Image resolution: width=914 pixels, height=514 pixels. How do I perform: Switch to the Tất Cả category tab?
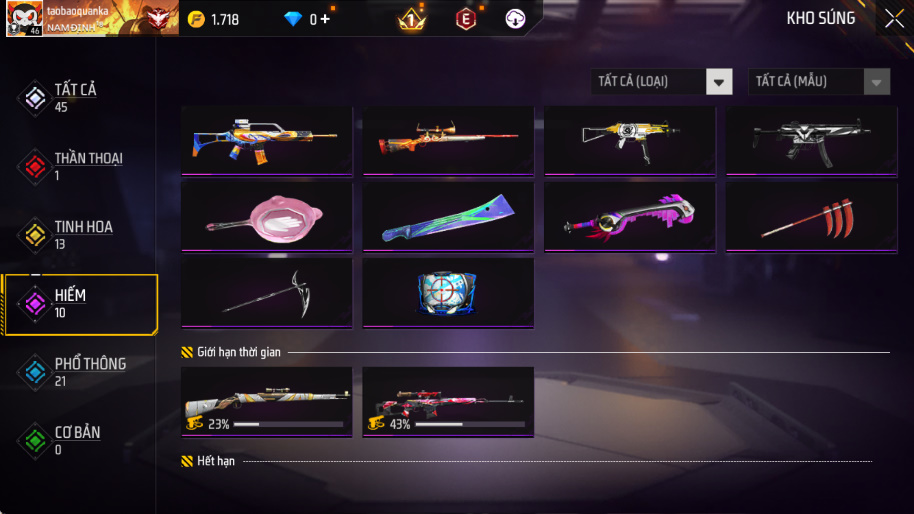[77, 97]
